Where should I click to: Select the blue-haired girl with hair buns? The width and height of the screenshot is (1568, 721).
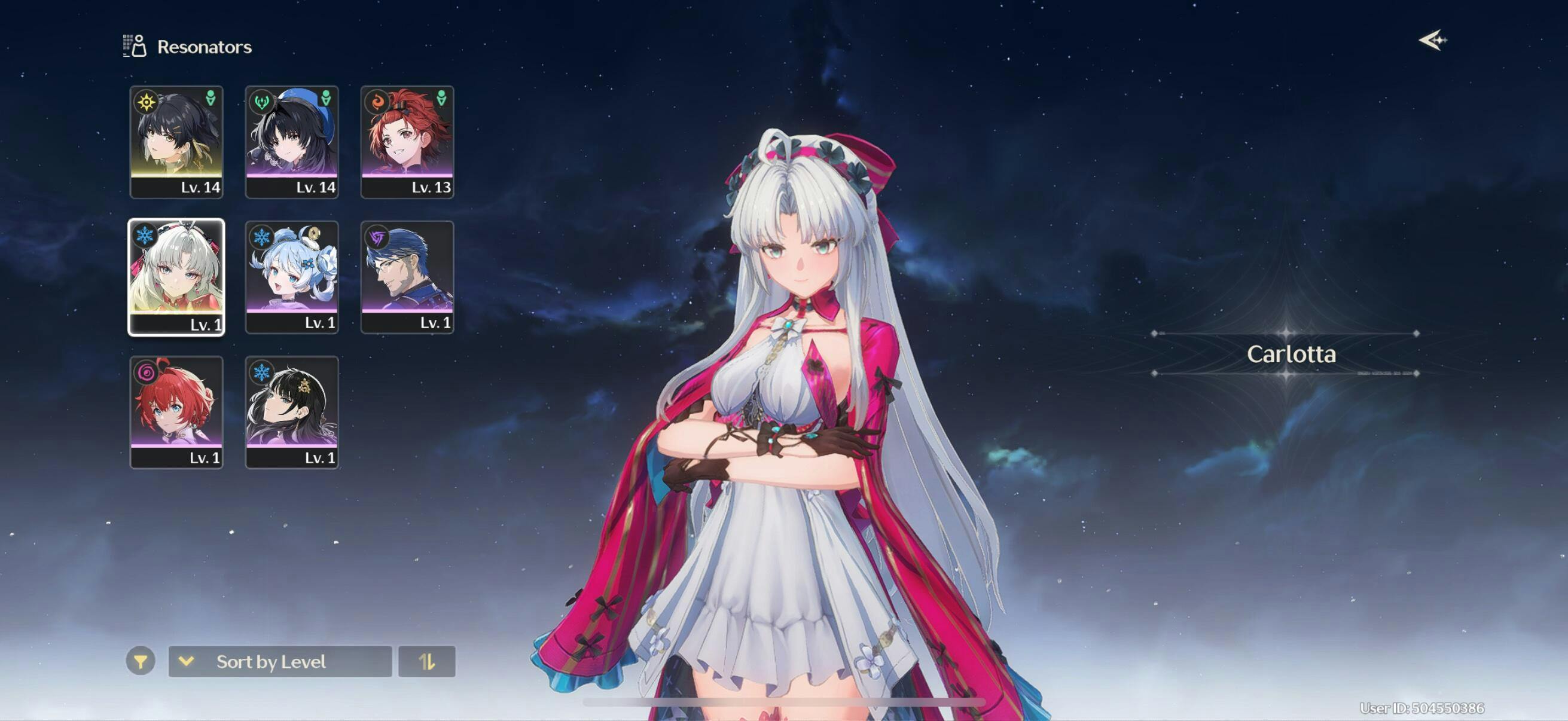(x=292, y=277)
